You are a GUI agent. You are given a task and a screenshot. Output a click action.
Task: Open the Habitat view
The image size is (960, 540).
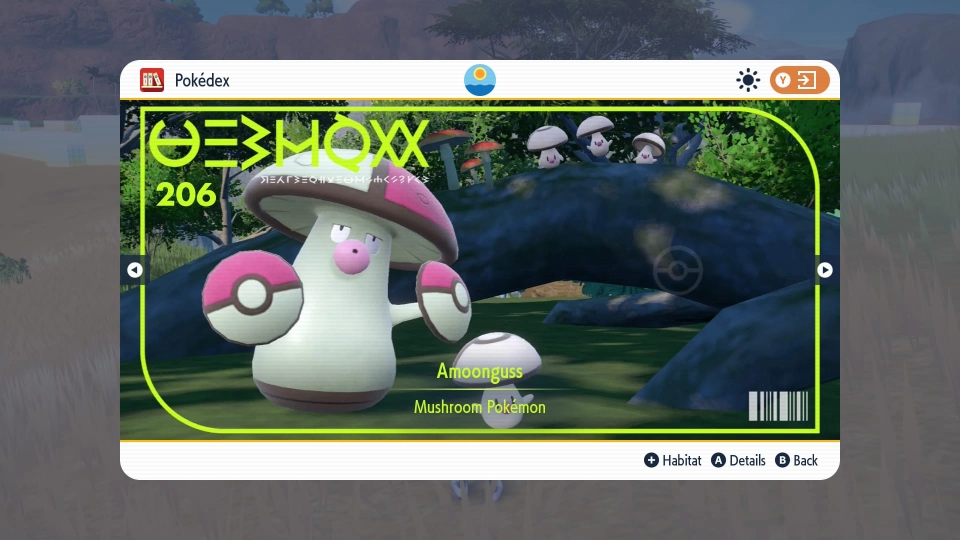click(x=673, y=460)
